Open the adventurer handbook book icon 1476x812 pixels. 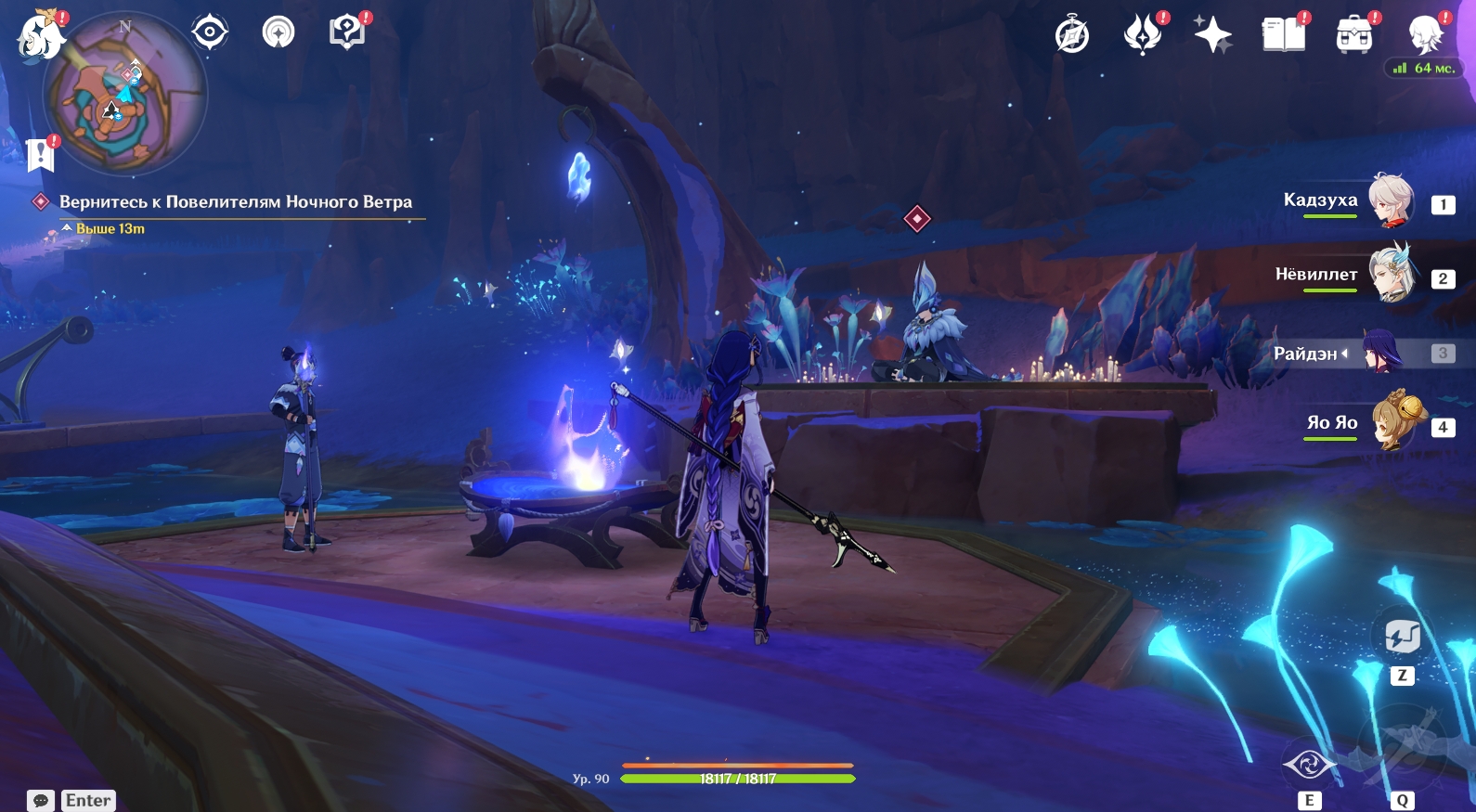1284,35
